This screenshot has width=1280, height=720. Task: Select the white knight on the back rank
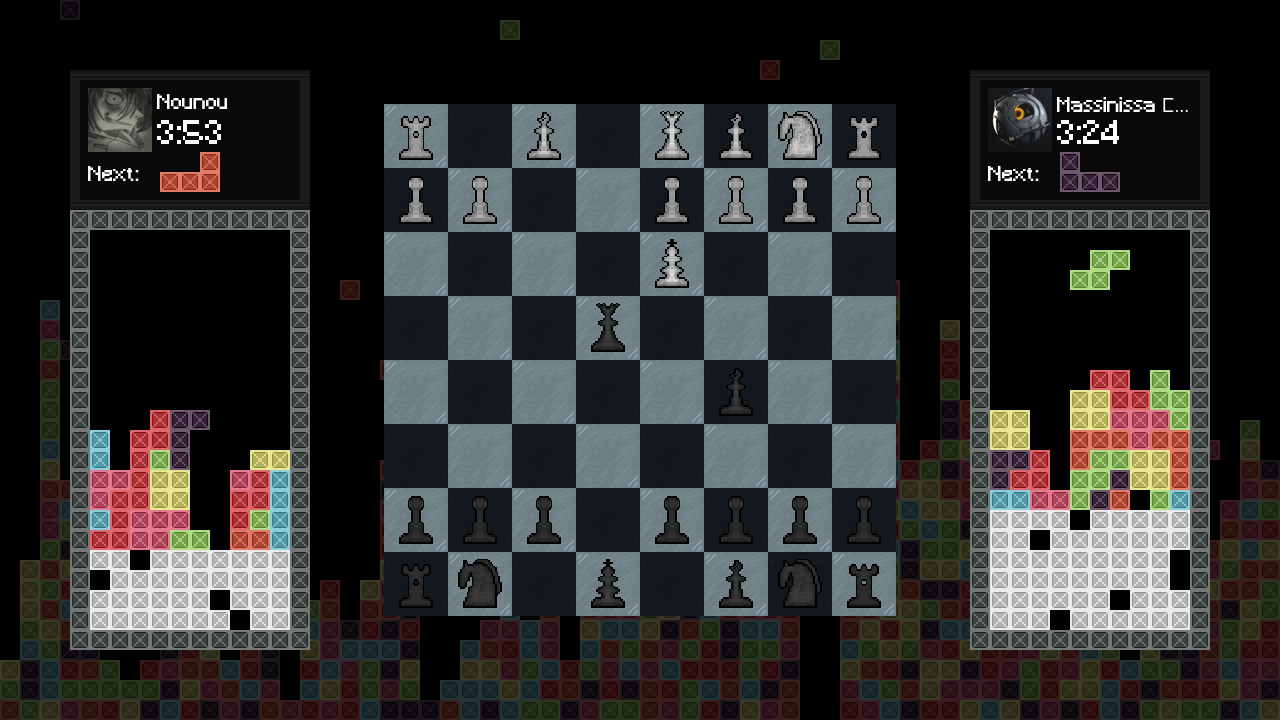point(799,135)
